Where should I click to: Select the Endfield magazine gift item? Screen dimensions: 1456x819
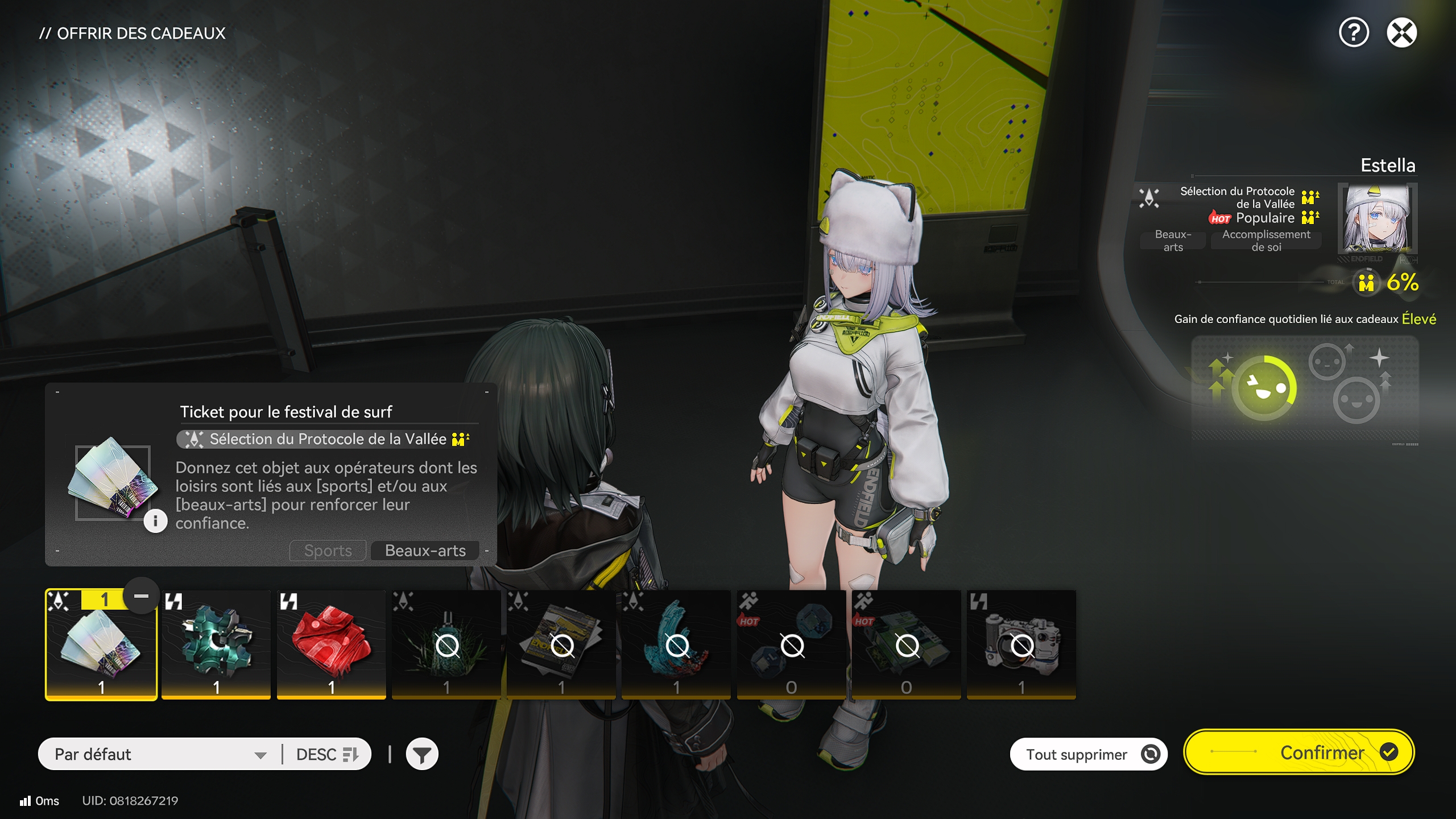561,643
